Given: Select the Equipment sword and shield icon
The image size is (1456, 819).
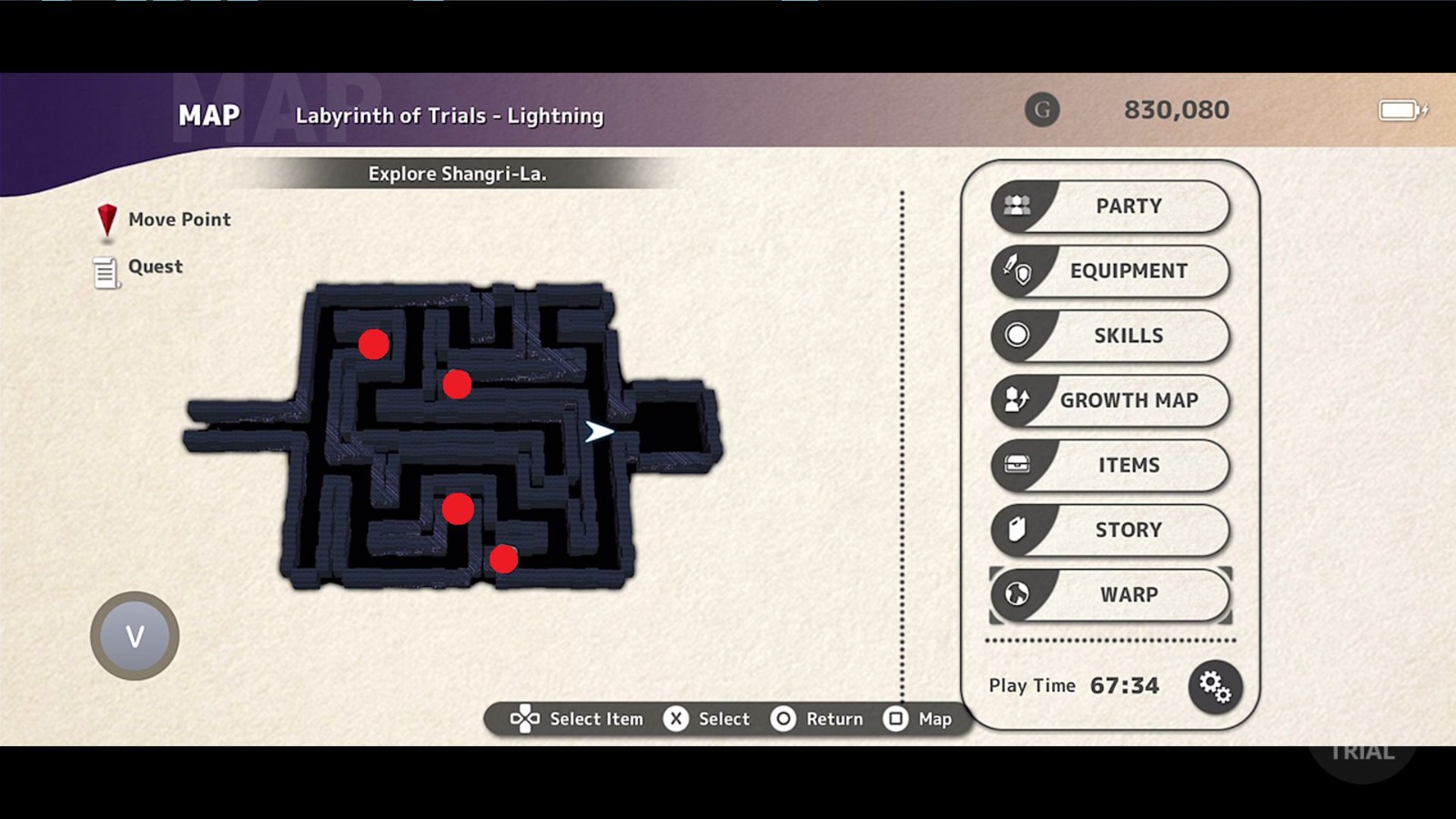Looking at the screenshot, I should point(1016,270).
